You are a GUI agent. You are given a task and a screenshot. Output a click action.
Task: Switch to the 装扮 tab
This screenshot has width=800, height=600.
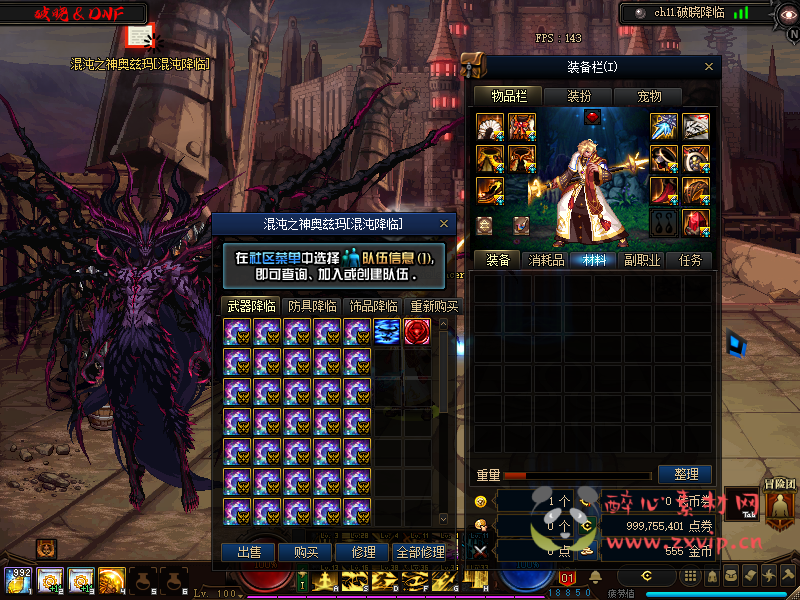click(579, 97)
